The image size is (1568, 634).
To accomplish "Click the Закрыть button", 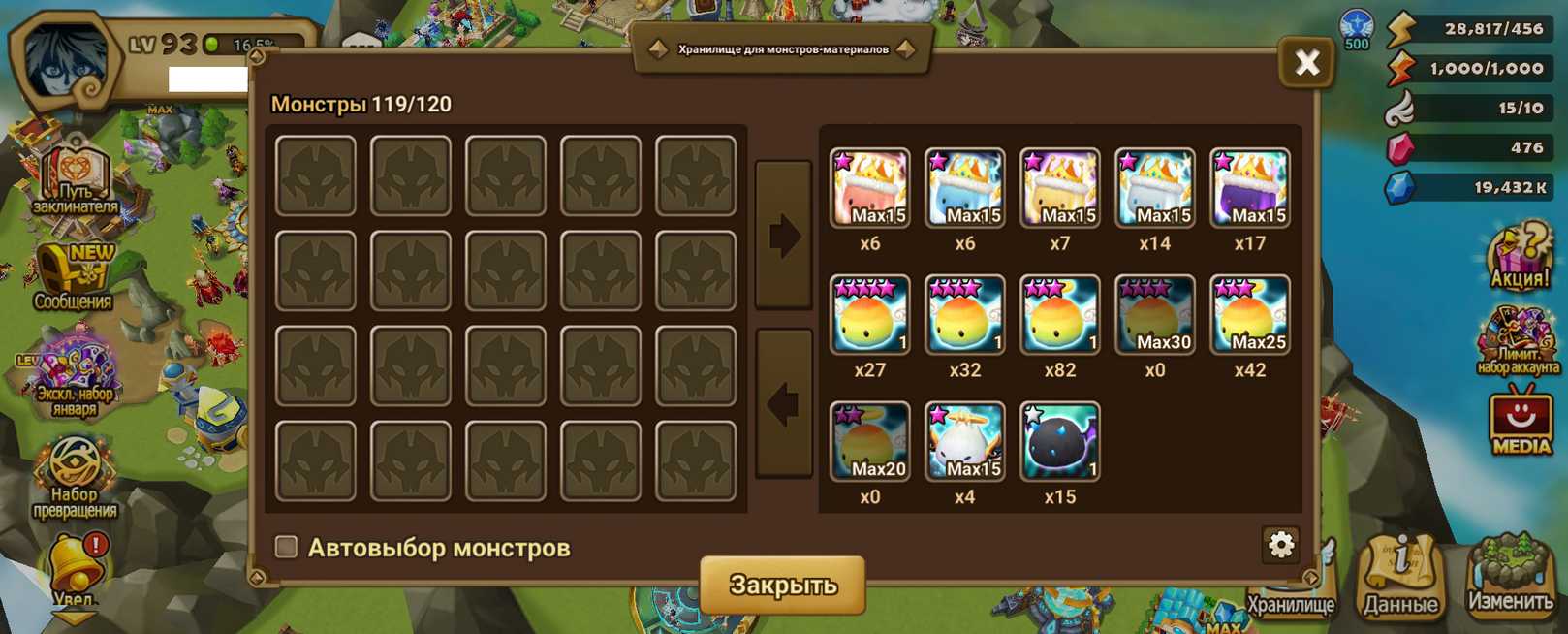I will (x=782, y=585).
